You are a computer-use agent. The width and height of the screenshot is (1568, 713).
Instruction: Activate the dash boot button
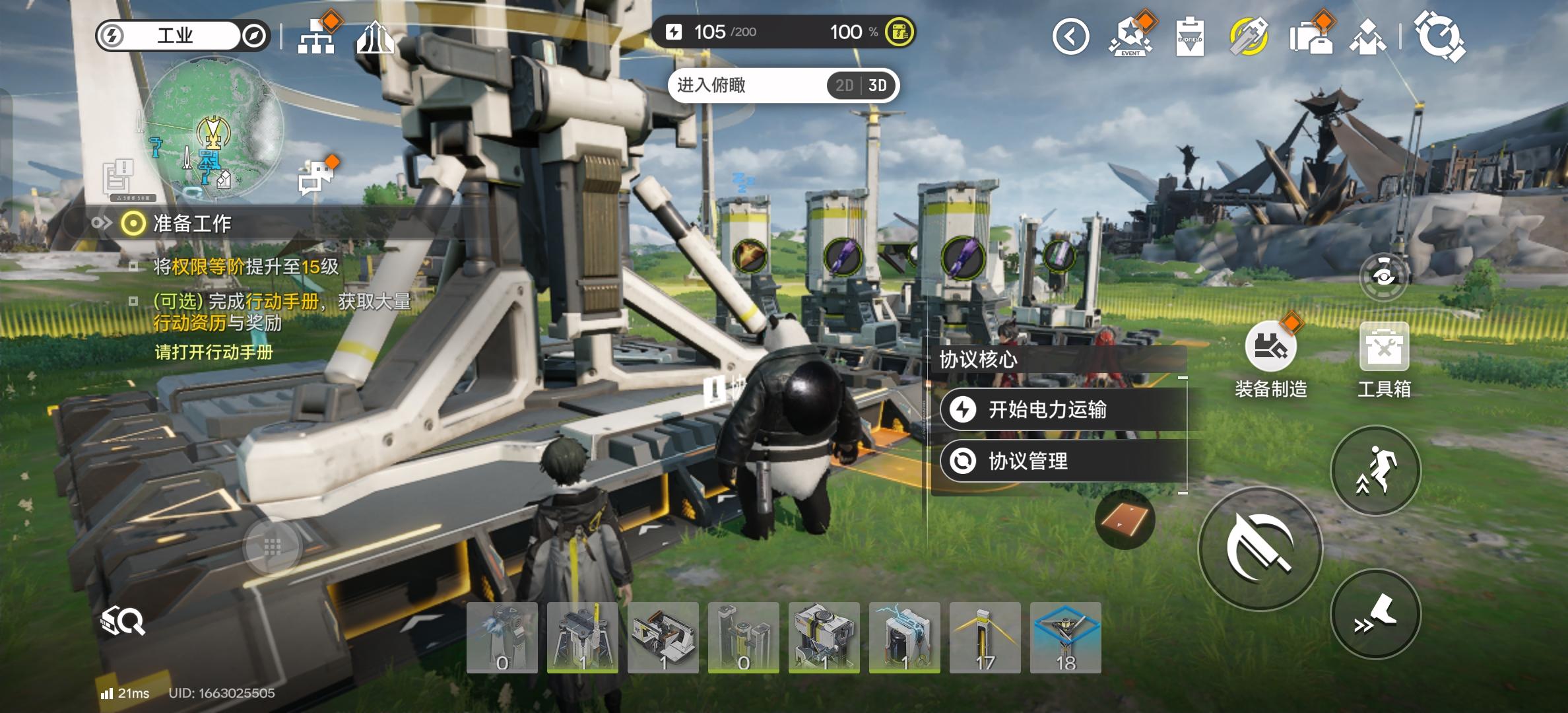(1375, 614)
